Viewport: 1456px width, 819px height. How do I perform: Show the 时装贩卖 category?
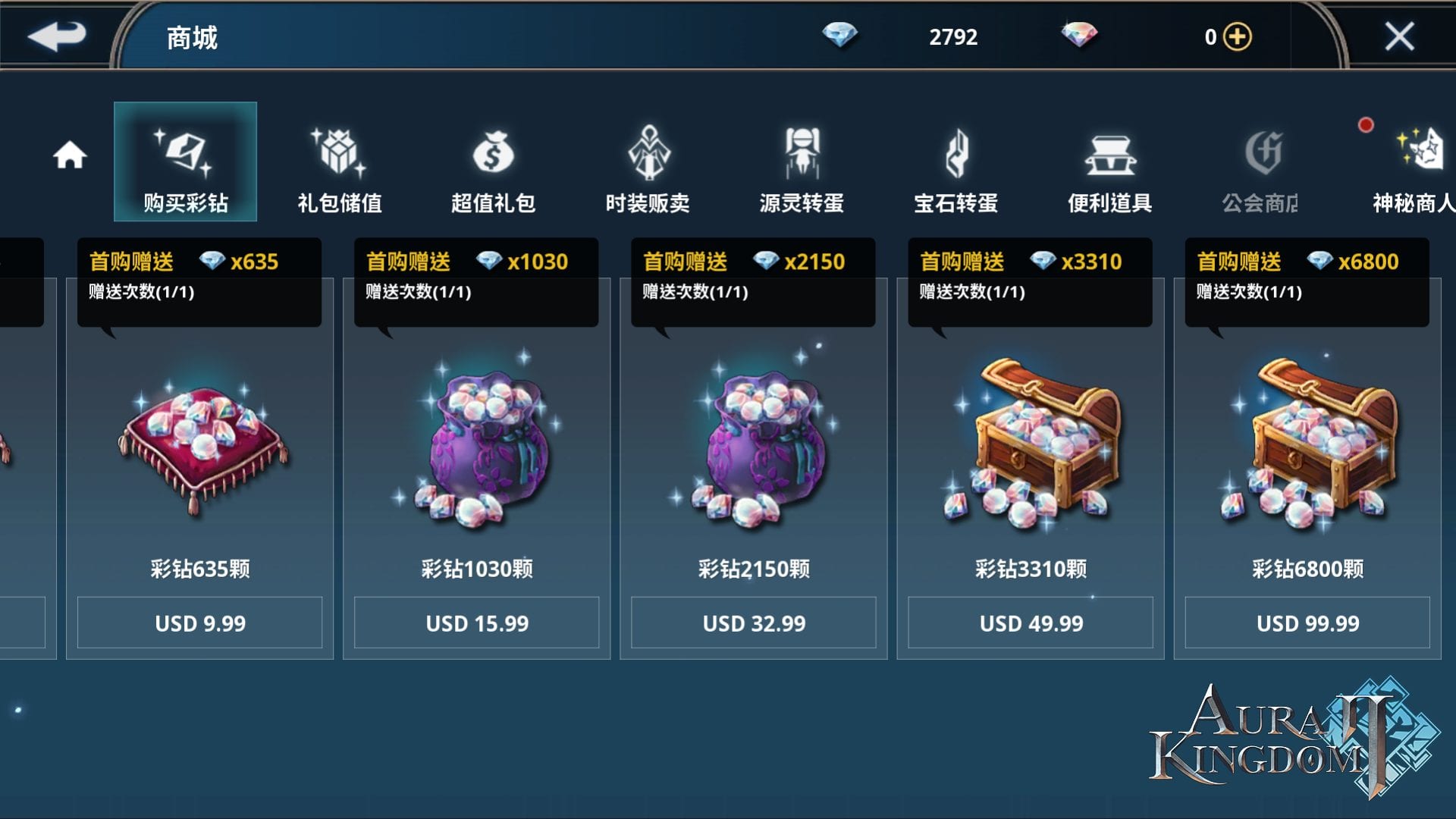tap(648, 170)
